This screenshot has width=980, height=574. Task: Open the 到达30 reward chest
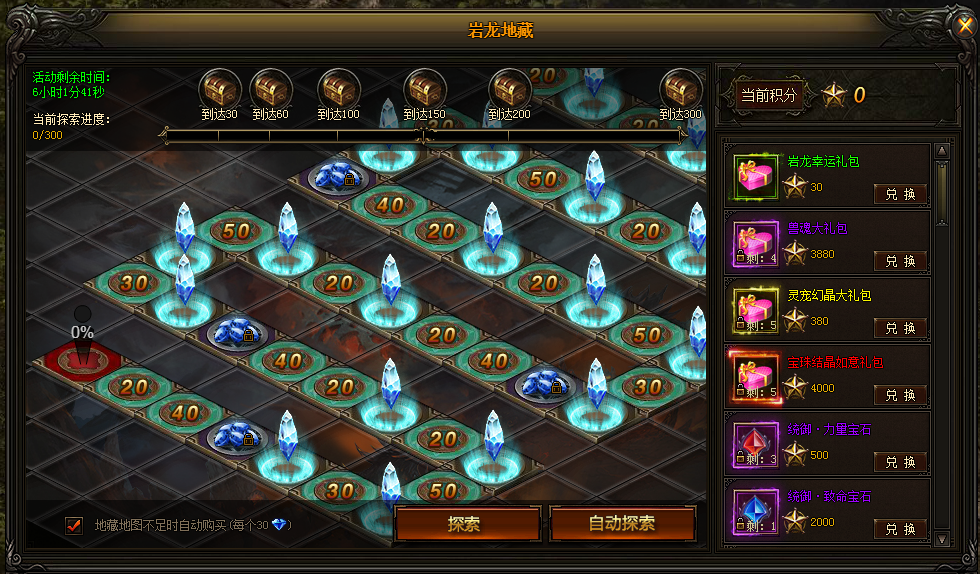(x=218, y=89)
